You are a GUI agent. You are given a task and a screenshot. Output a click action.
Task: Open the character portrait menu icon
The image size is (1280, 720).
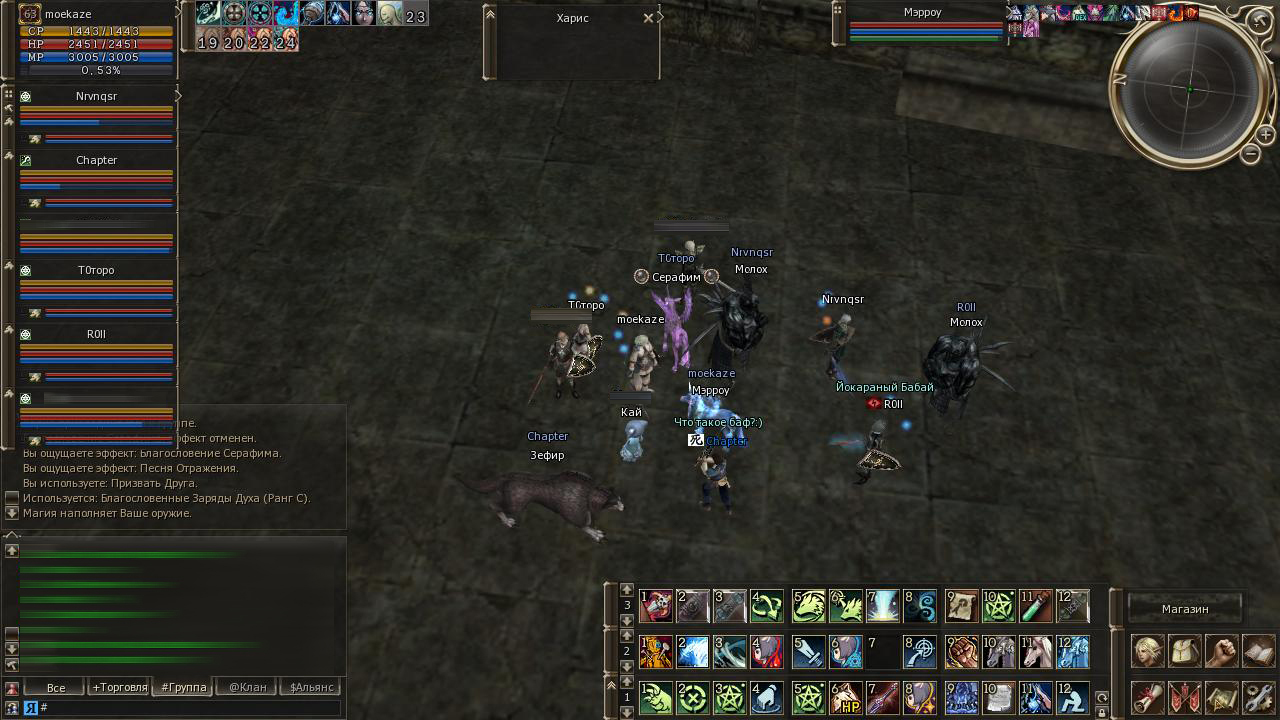(x=1147, y=651)
